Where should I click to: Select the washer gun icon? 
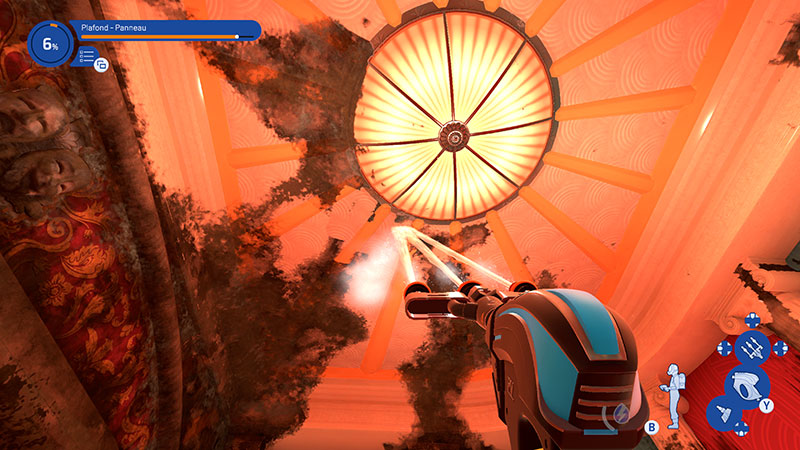746,384
